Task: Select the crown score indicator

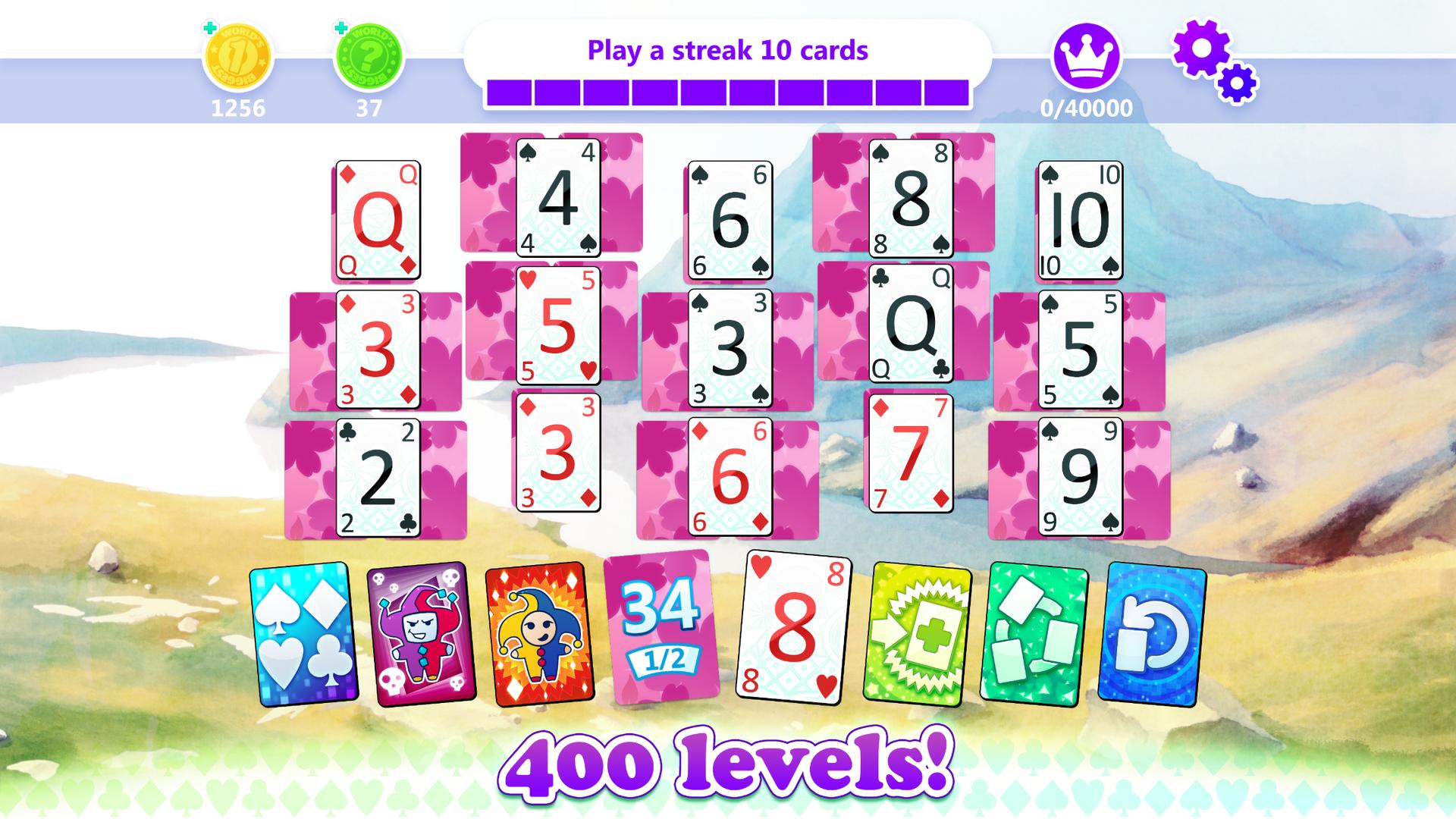Action: pos(1087,57)
